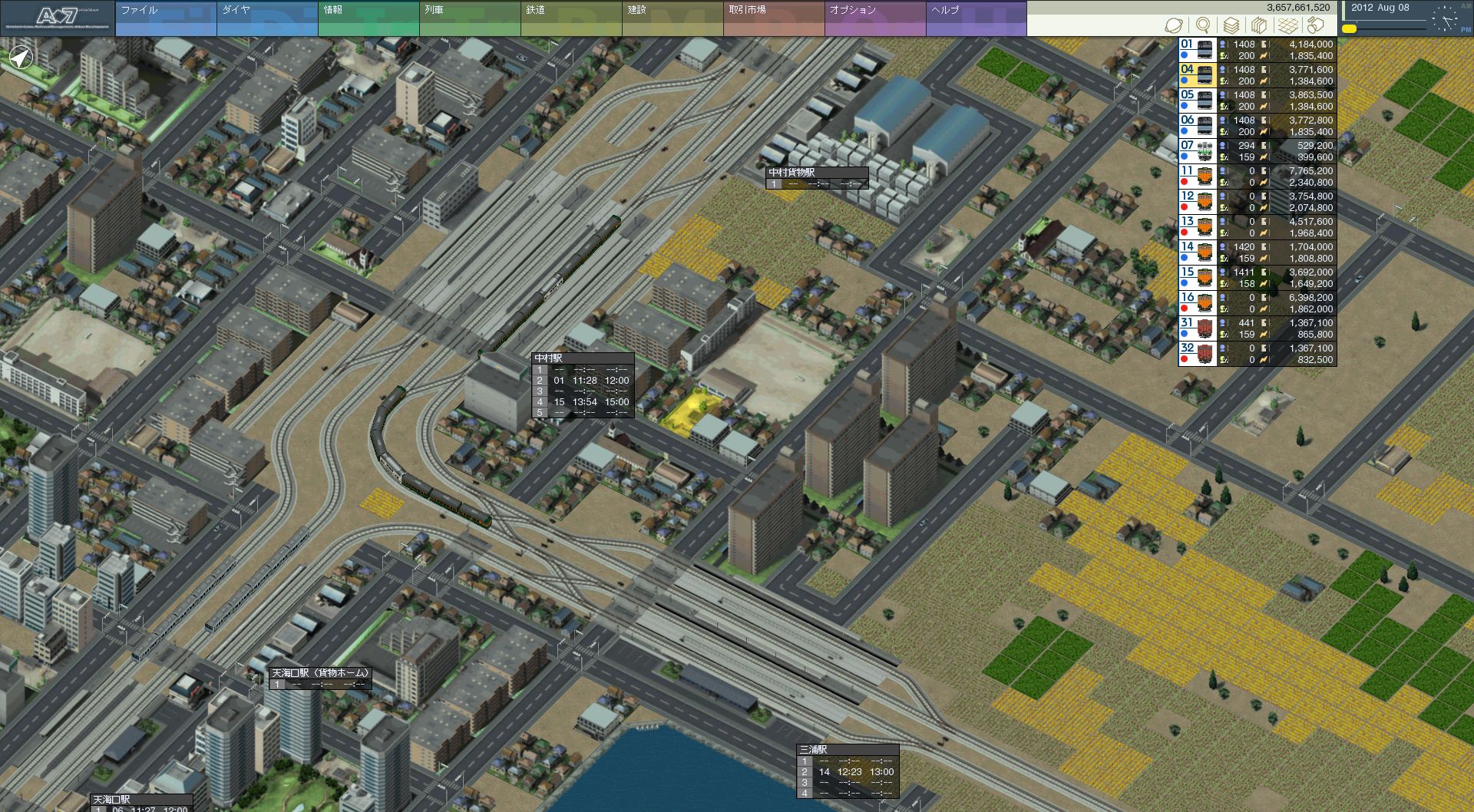This screenshot has height=812, width=1474.
Task: Click the yellow game speed slider handle
Action: point(1349,29)
